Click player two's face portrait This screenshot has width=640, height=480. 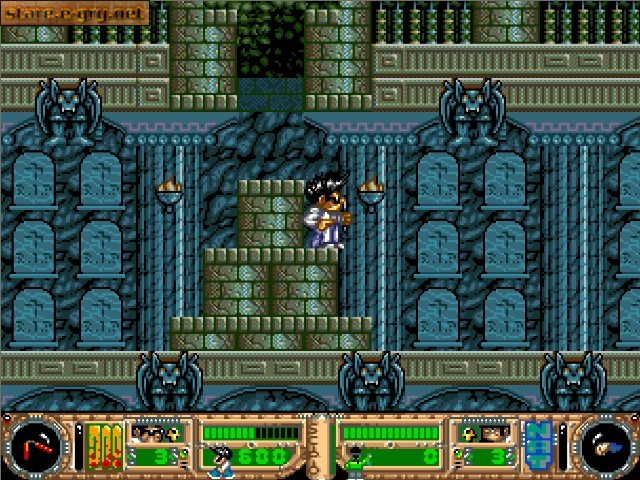point(477,433)
